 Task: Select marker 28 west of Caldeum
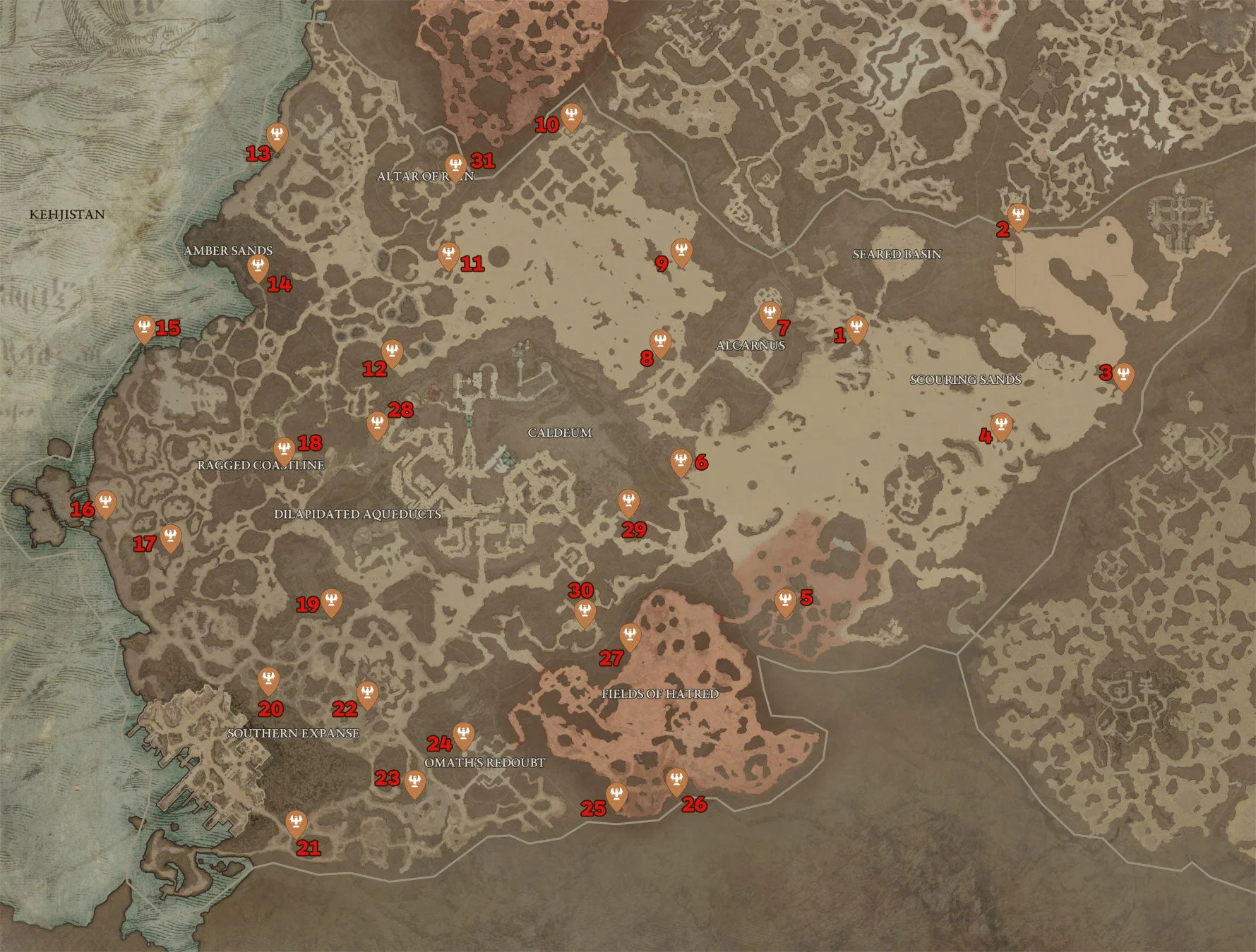click(378, 425)
